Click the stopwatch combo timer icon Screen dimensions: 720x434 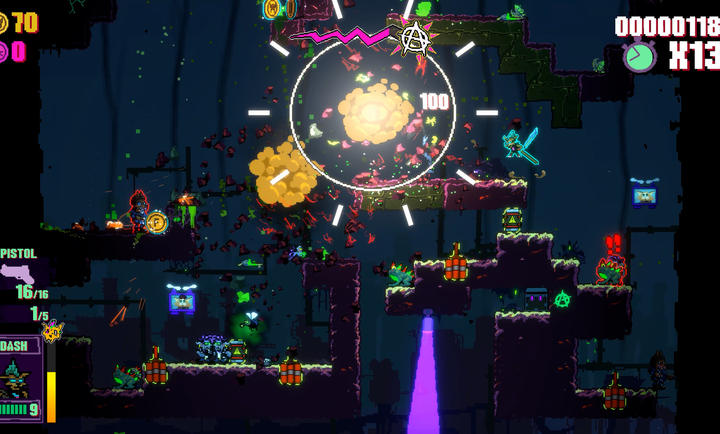[x=639, y=54]
